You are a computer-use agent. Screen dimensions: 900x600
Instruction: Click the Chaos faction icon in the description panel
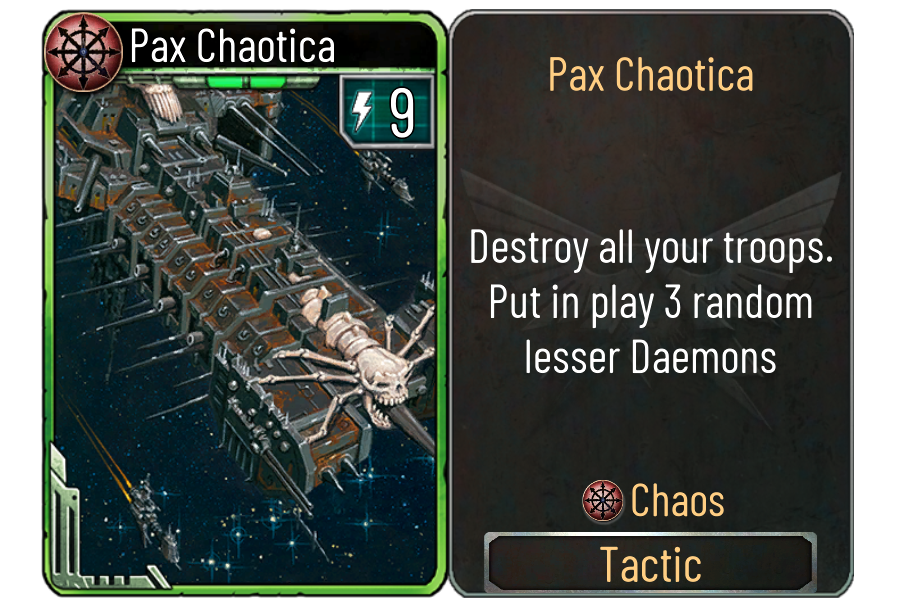point(602,500)
